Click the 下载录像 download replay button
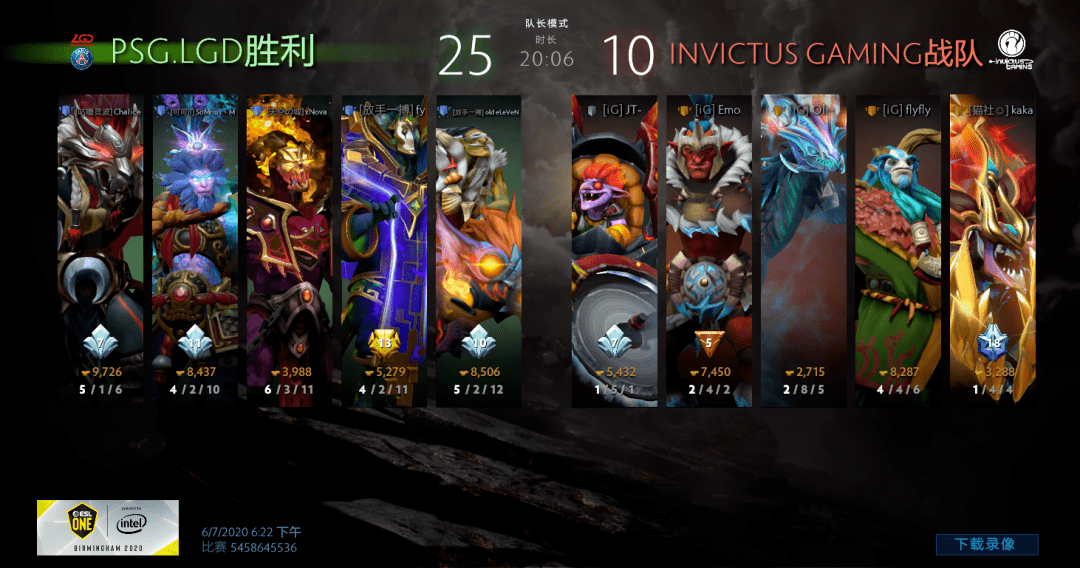The height and width of the screenshot is (568, 1080). point(986,544)
